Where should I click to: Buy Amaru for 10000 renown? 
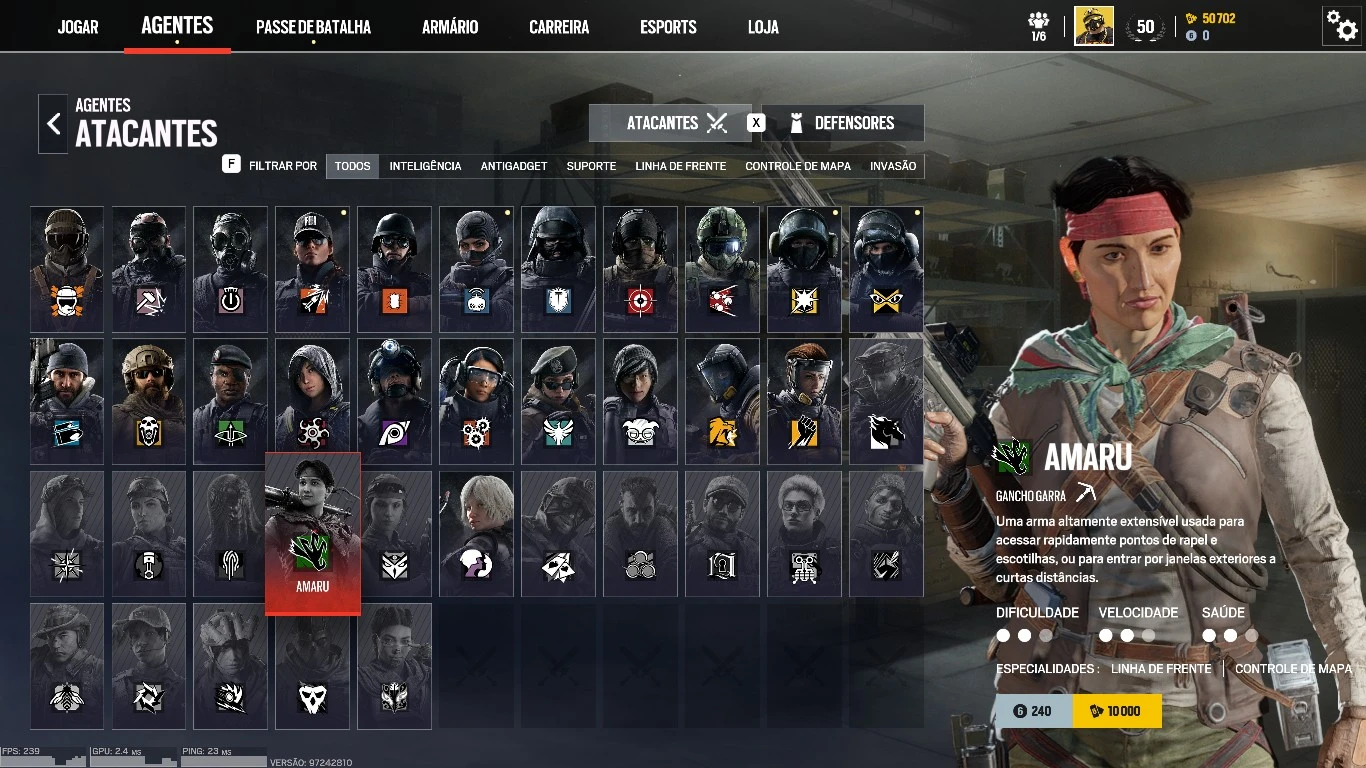coord(1117,711)
